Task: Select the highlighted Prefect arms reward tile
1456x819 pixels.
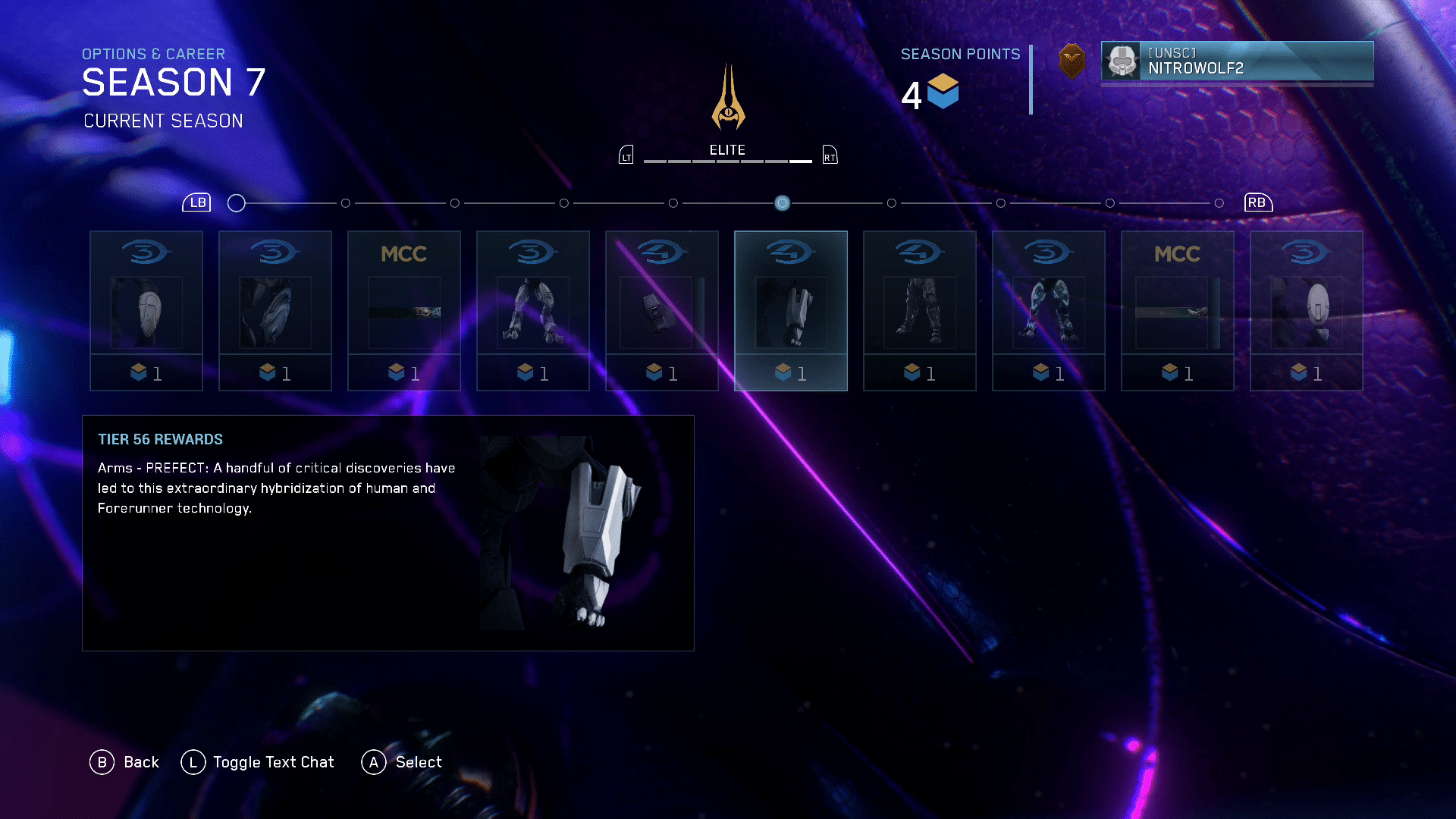Action: coord(790,310)
